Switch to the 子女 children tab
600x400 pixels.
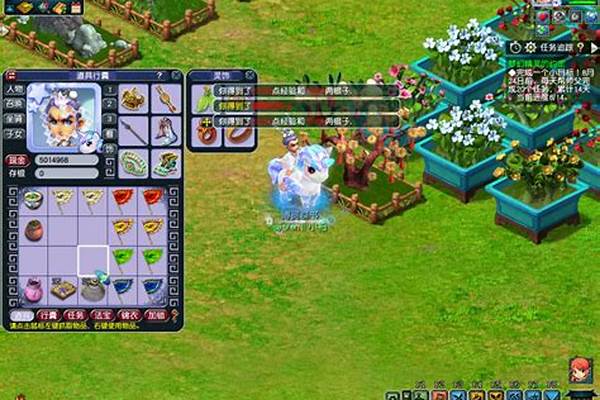[x=15, y=131]
